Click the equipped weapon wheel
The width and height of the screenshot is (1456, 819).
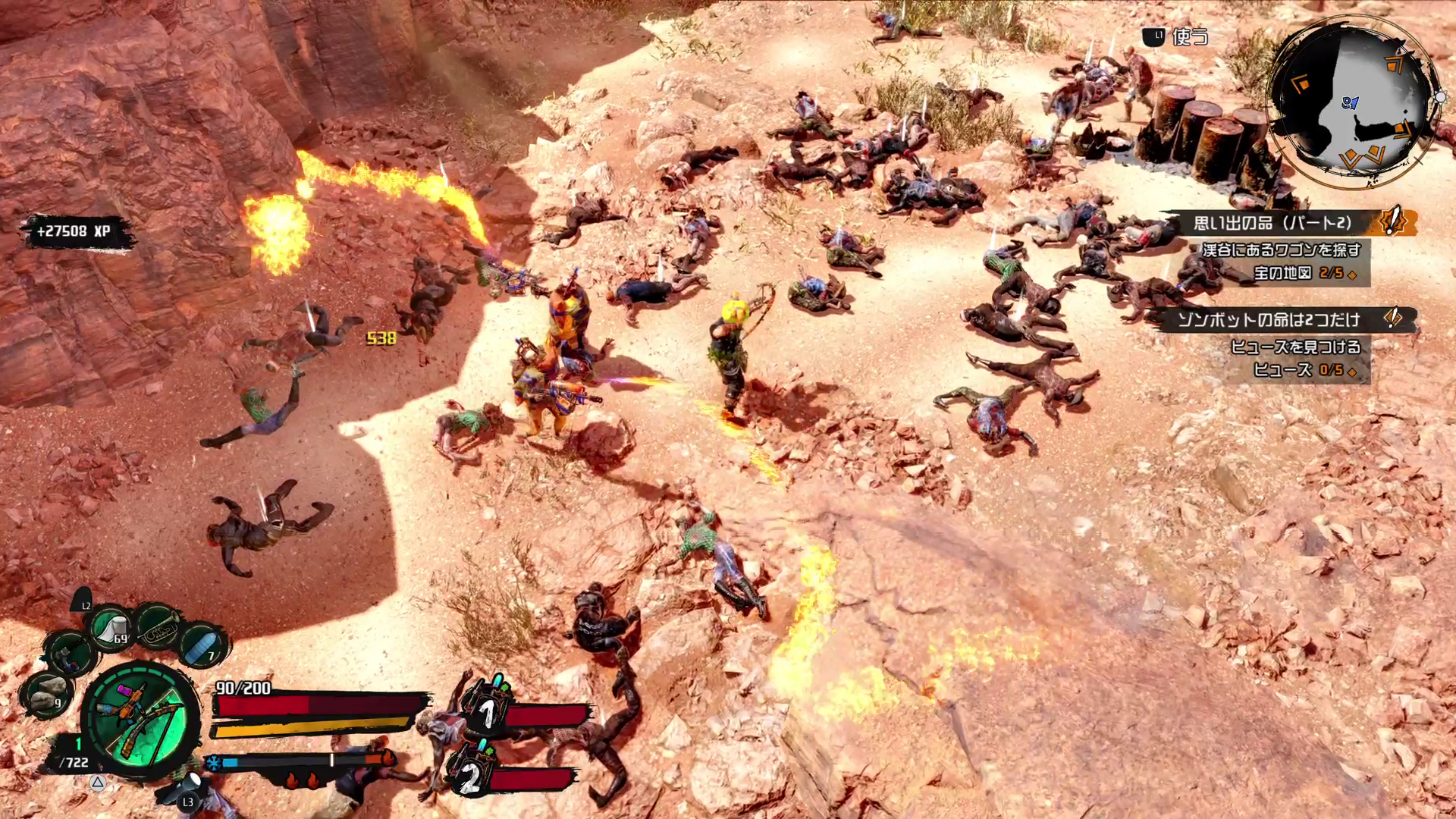point(141,719)
